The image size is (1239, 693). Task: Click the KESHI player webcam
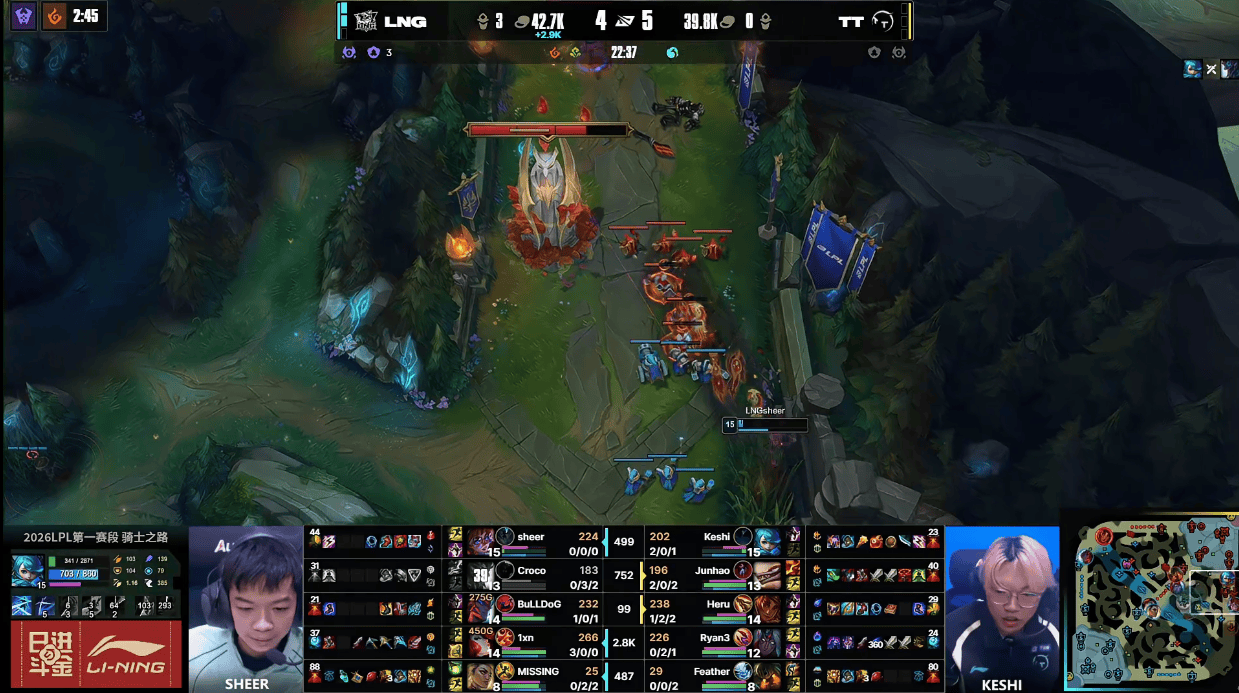click(1001, 608)
